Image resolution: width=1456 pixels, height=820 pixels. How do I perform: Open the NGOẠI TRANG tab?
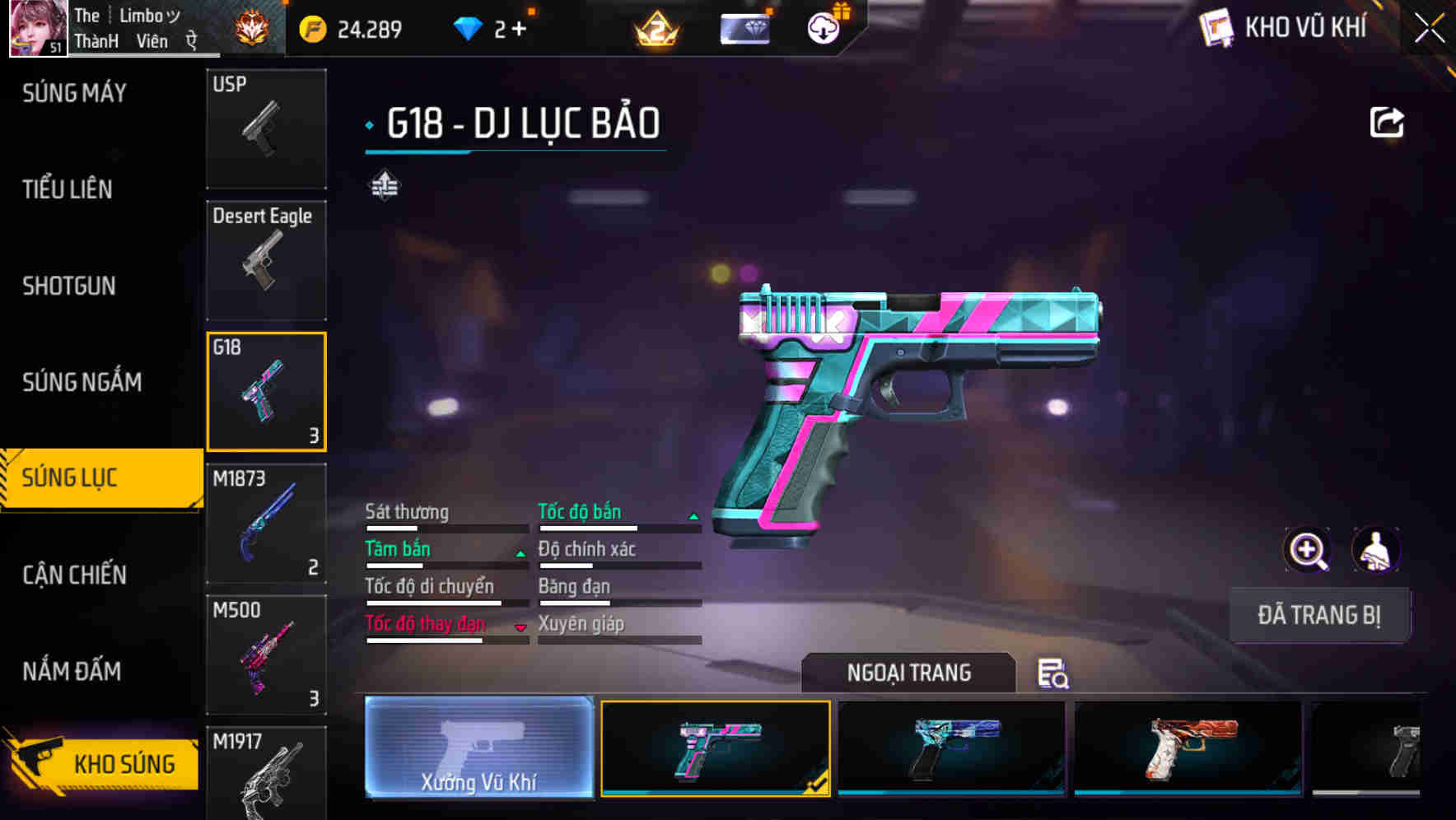tap(909, 673)
